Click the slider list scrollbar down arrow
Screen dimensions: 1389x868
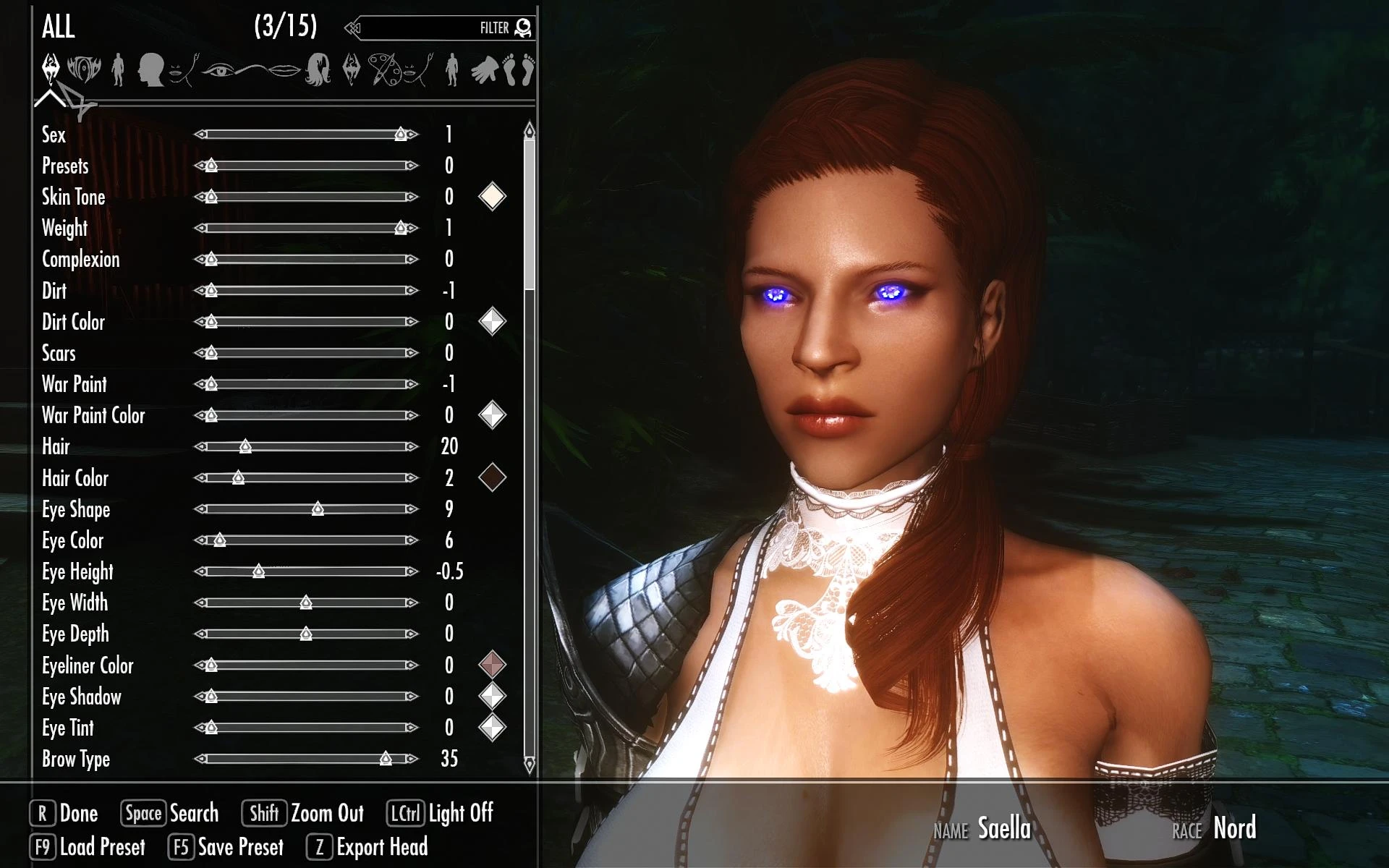click(530, 765)
